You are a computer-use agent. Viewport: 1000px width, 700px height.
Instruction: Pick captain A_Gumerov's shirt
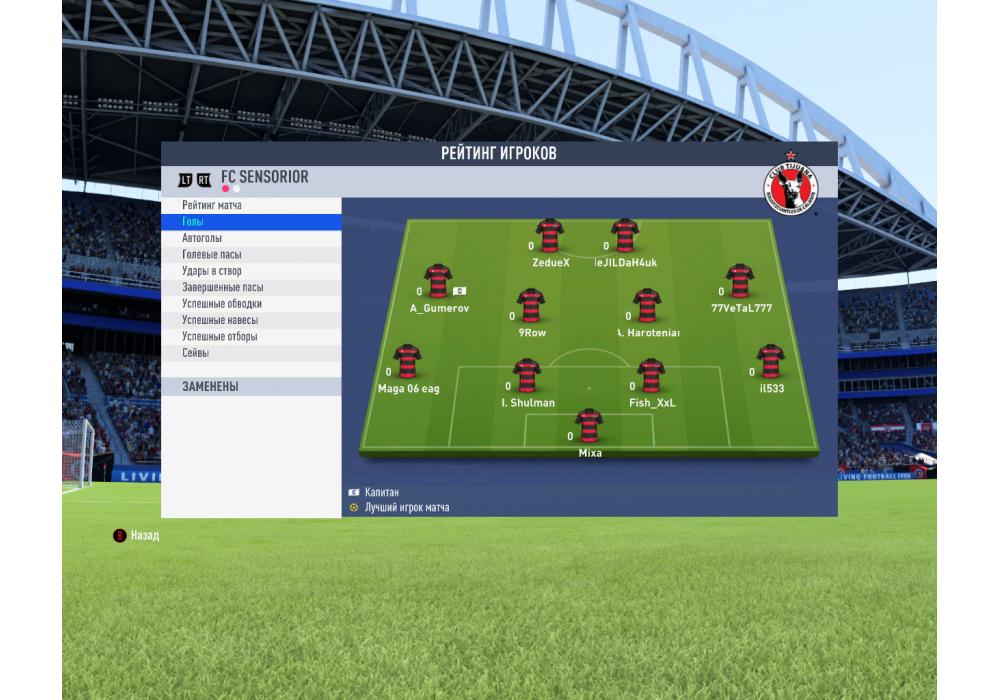438,281
